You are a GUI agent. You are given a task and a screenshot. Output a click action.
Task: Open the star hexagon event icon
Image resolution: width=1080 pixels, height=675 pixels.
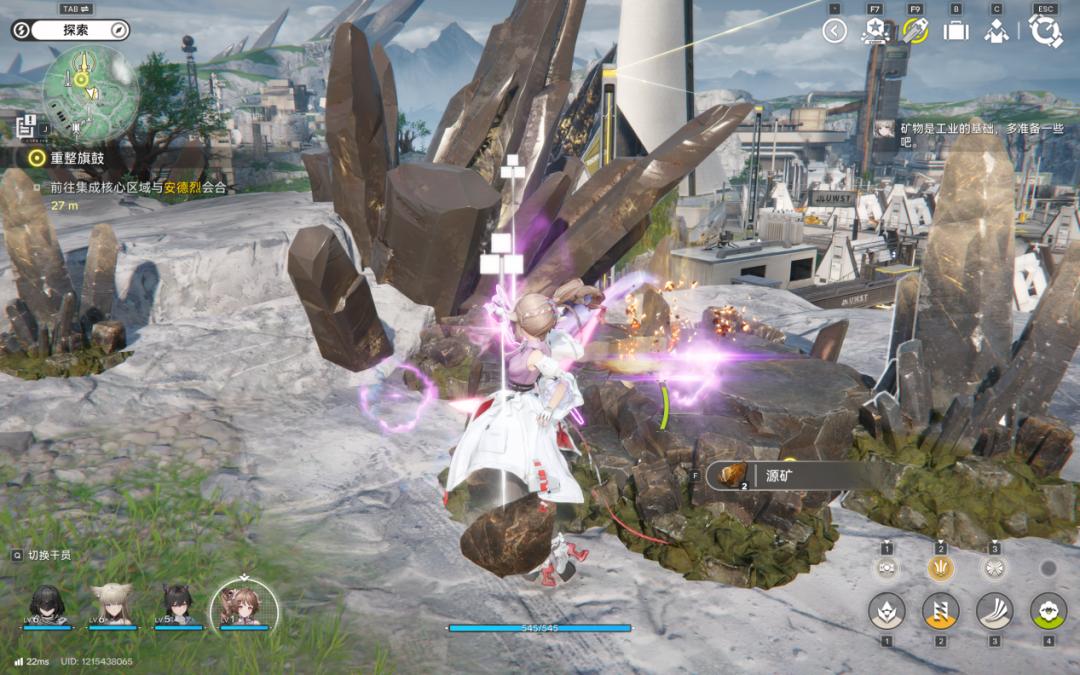coord(874,31)
